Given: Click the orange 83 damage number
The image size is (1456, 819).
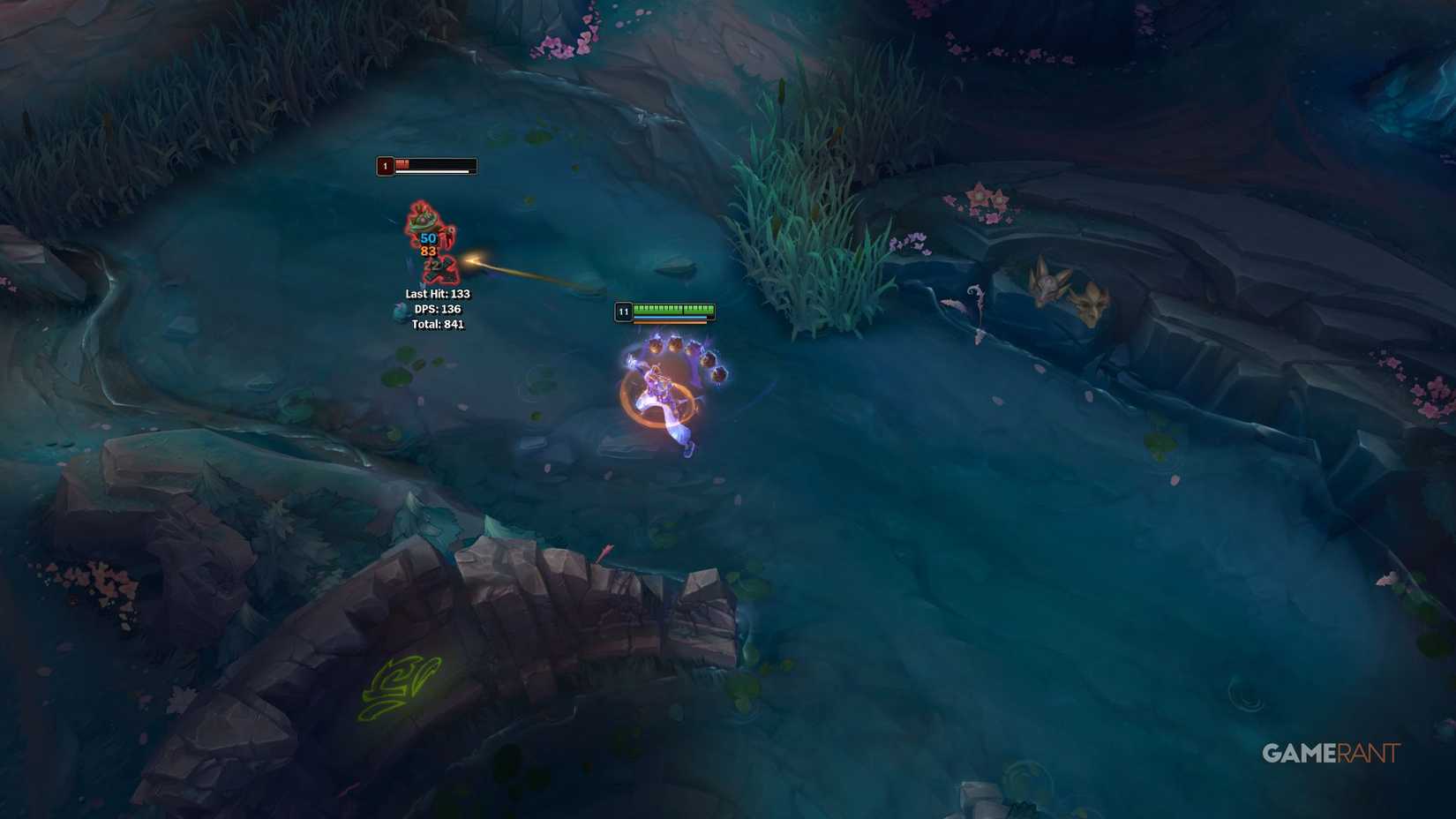Looking at the screenshot, I should click(432, 252).
